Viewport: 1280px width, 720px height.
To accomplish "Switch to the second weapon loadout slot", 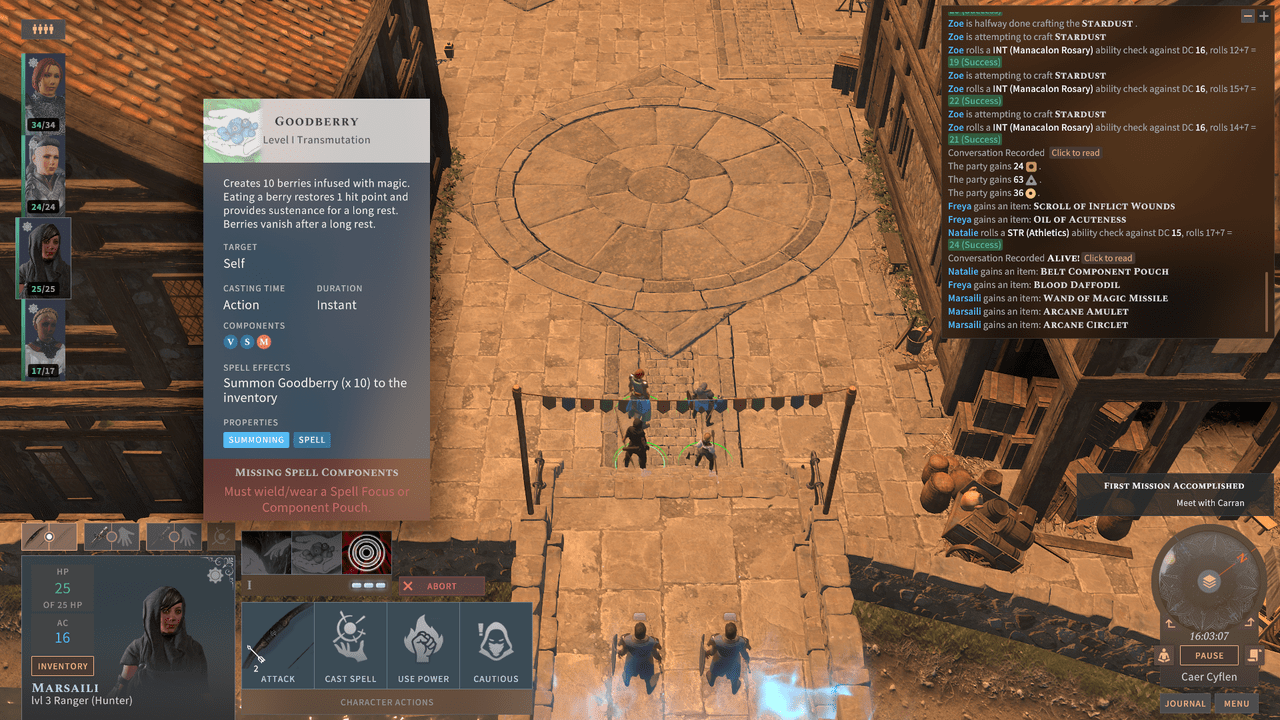I will point(113,536).
